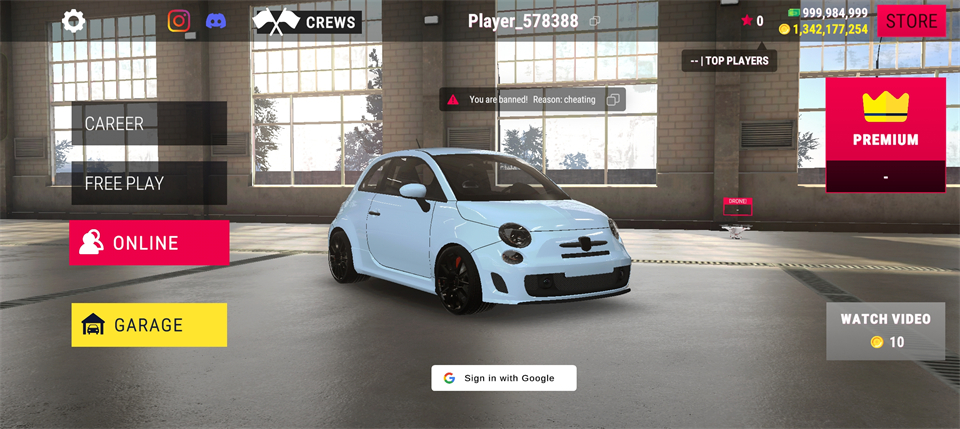Show the Top Players leaderboard
Image resolution: width=960 pixels, height=429 pixels.
coord(729,61)
